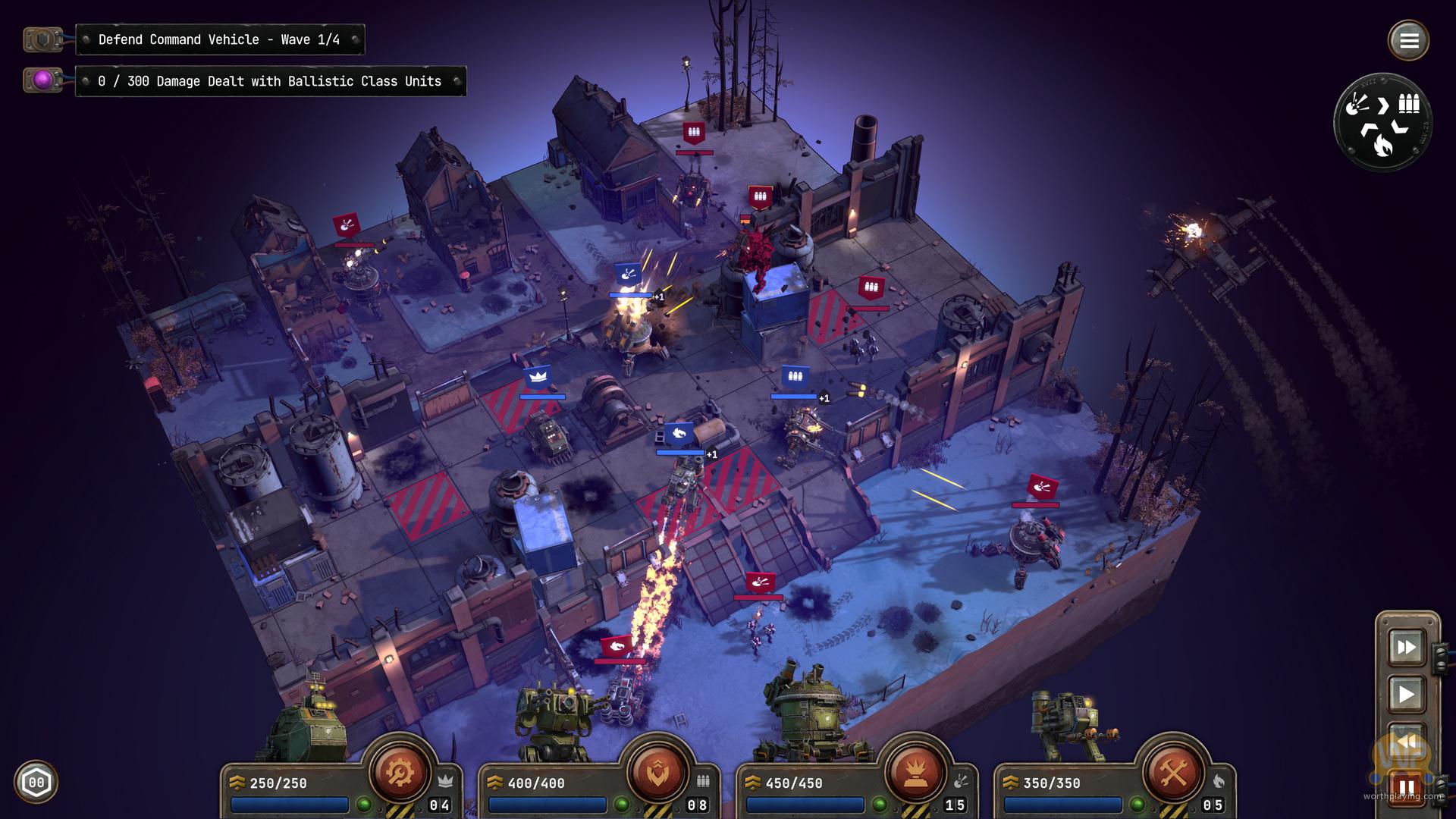The height and width of the screenshot is (819, 1456).
Task: Activate the explosion ability of the 450-cost unit
Action: pyautogui.click(x=915, y=772)
